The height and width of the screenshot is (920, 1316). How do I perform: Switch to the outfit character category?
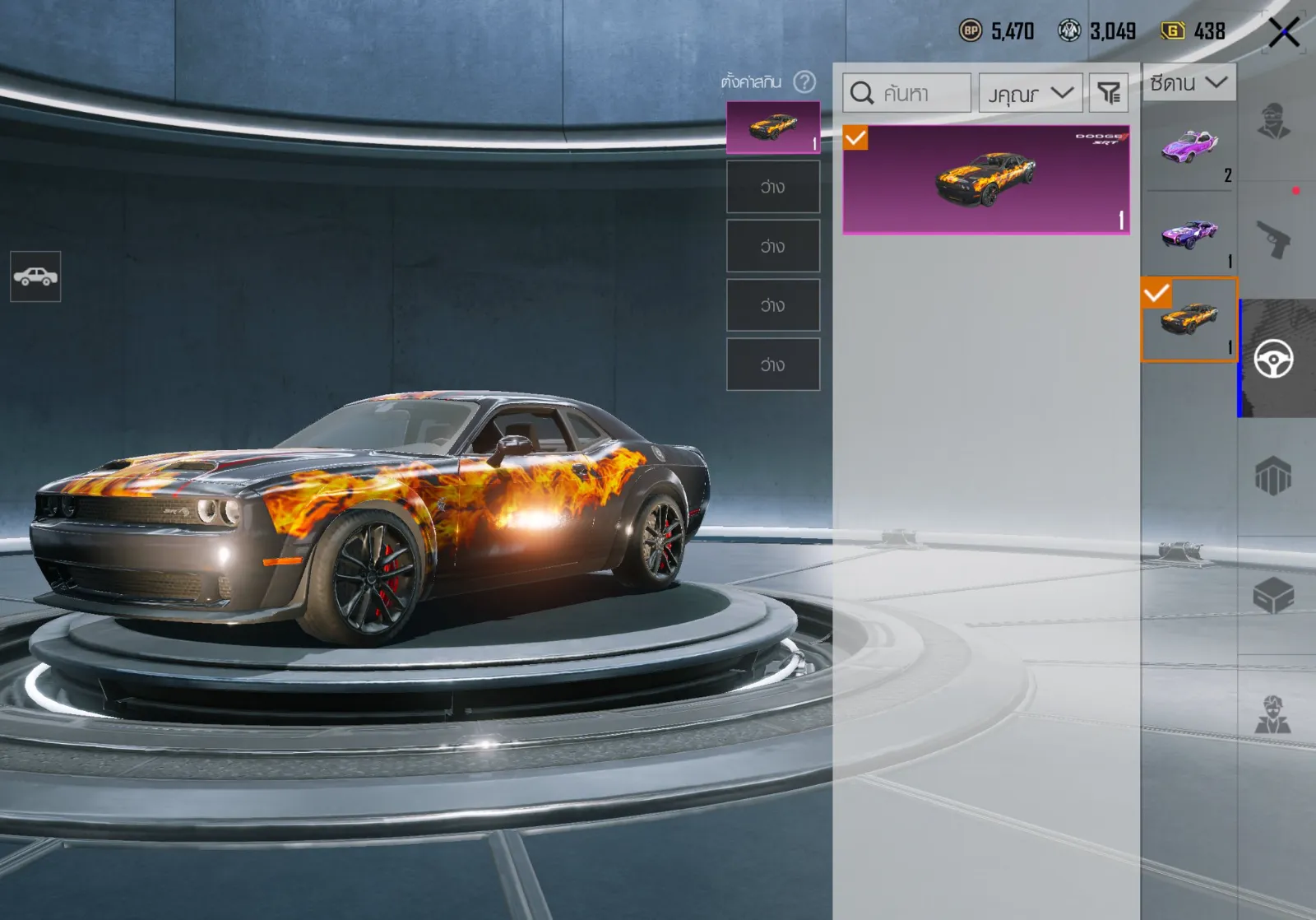(x=1273, y=122)
